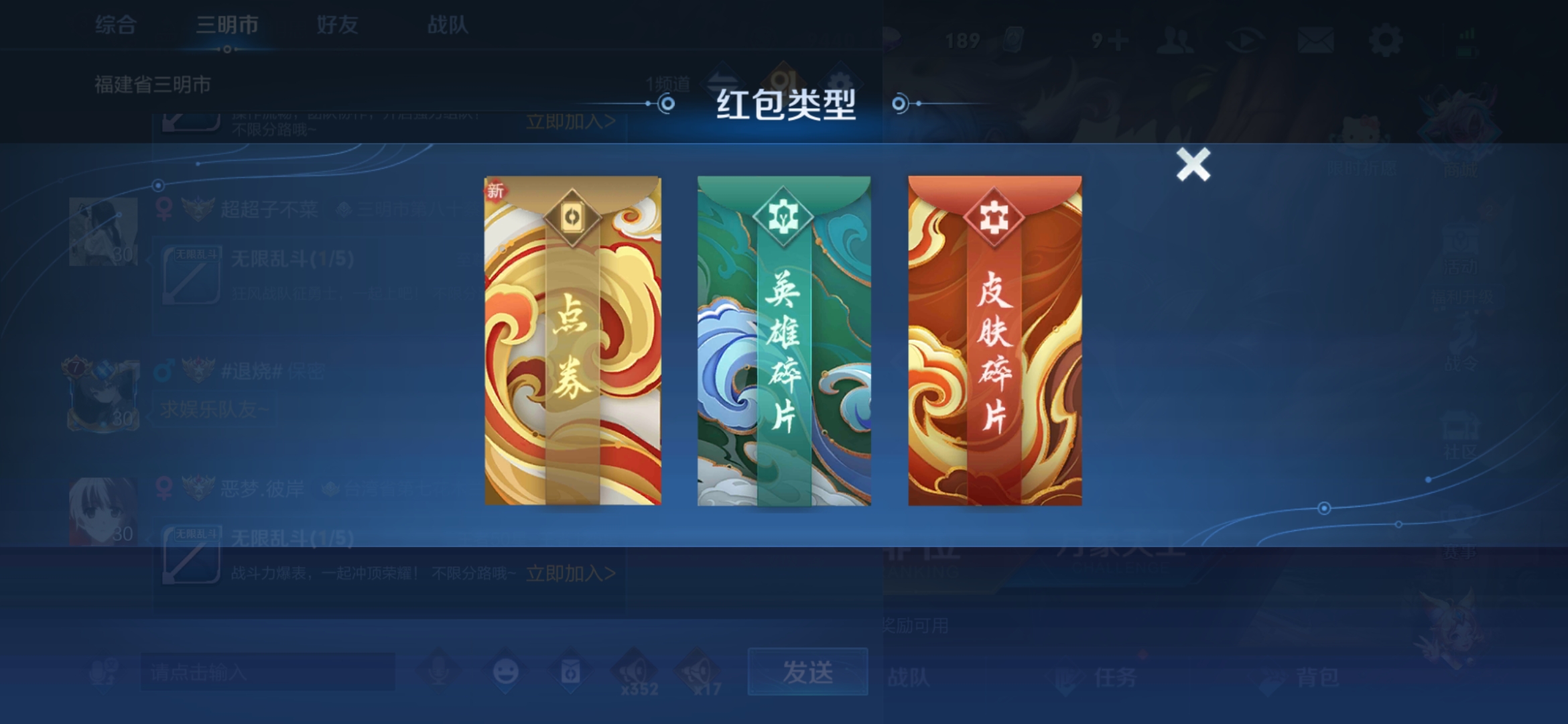This screenshot has width=1568, height=724.
Task: Switch to the 综合 chat tab
Action: click(114, 24)
